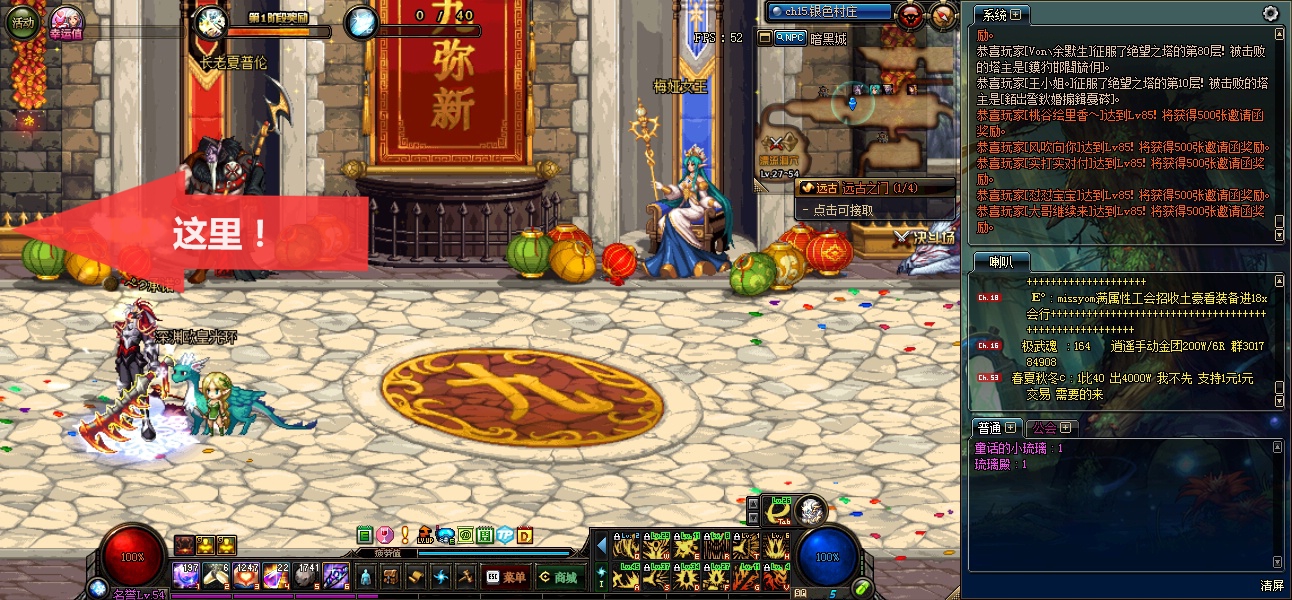Use the quick slot item with 197 count
The image size is (1292, 600).
[186, 574]
